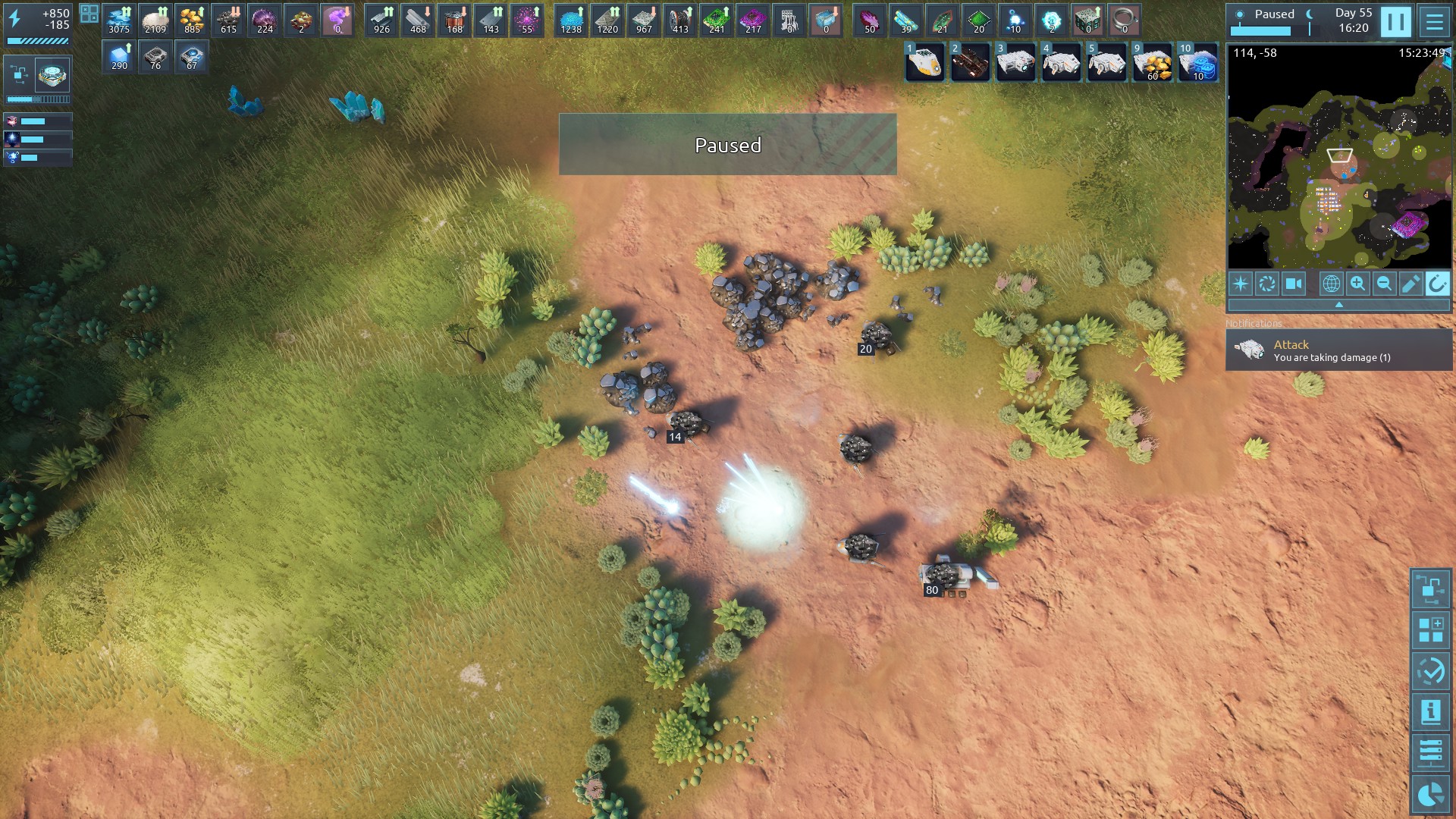Select unit group 2 in the hotbar
1456x819 pixels.
click(x=971, y=62)
